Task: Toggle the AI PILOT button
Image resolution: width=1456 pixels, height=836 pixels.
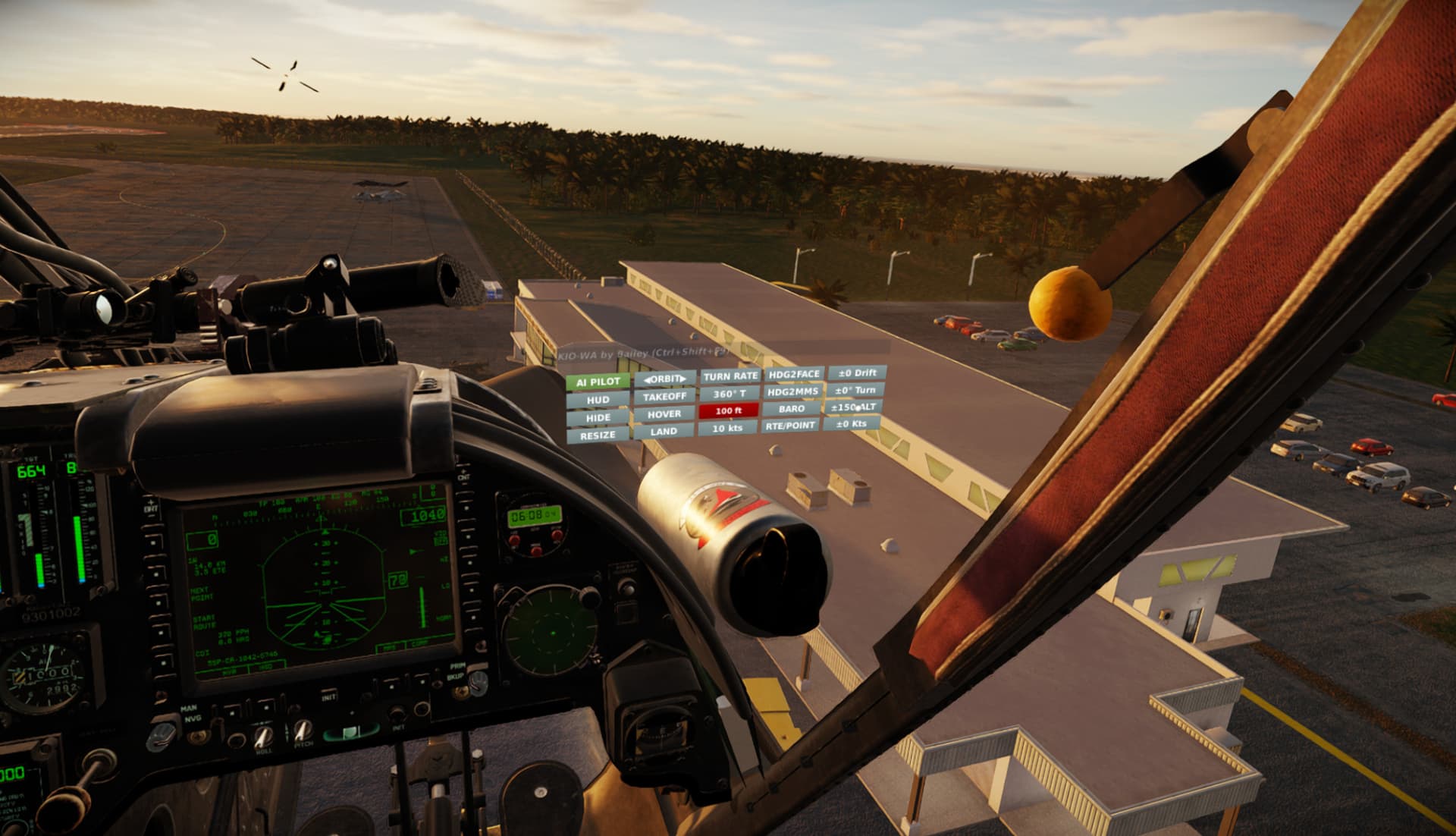Action: tap(598, 382)
